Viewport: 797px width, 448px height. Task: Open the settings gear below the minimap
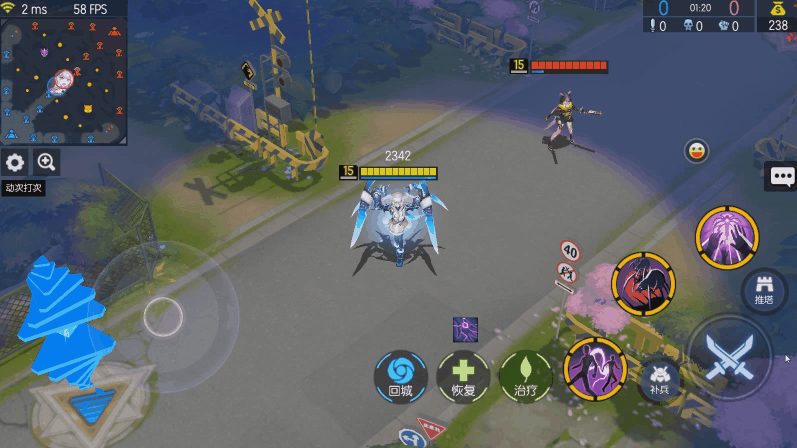(x=15, y=162)
